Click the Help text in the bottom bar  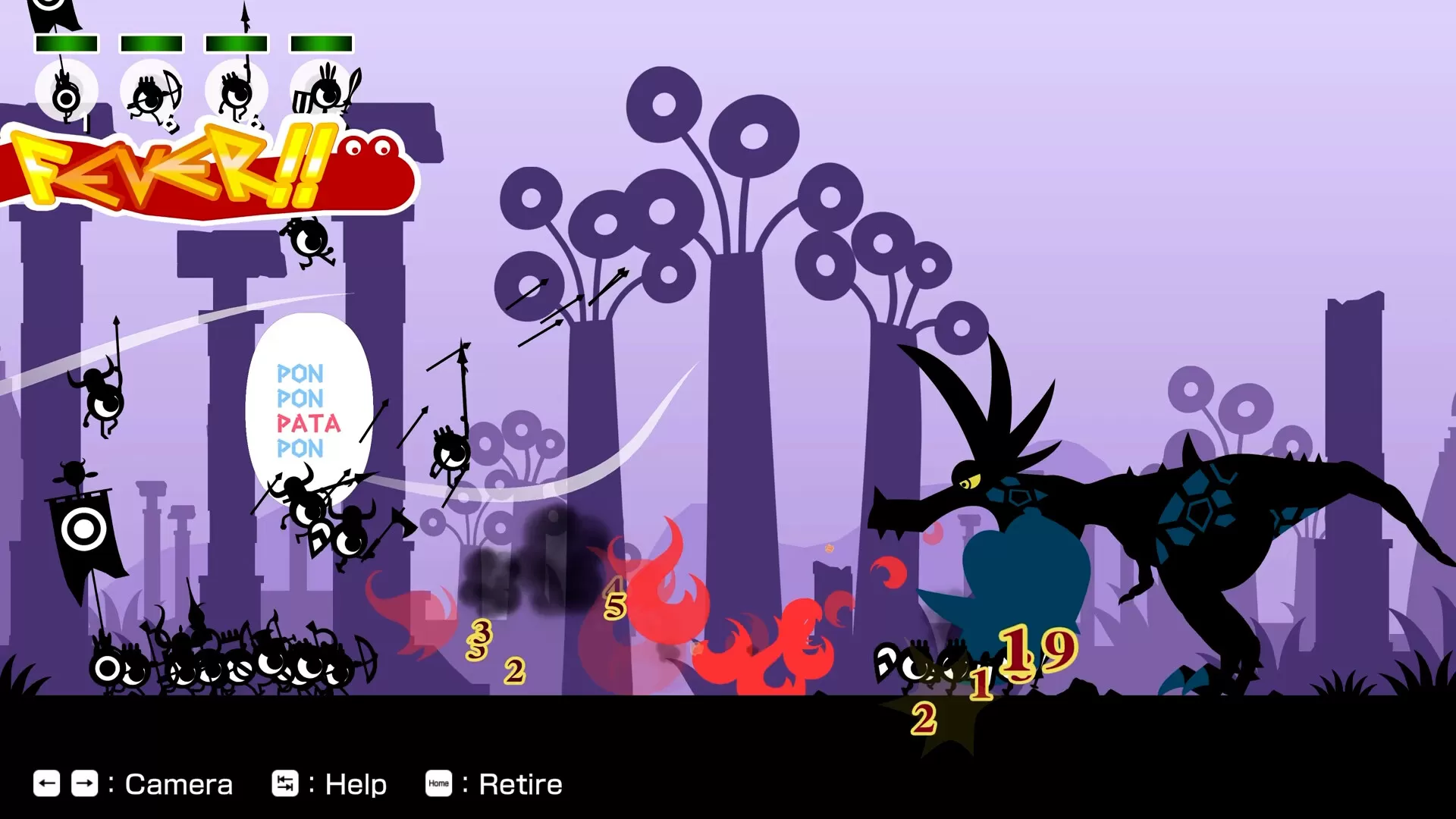(x=356, y=783)
